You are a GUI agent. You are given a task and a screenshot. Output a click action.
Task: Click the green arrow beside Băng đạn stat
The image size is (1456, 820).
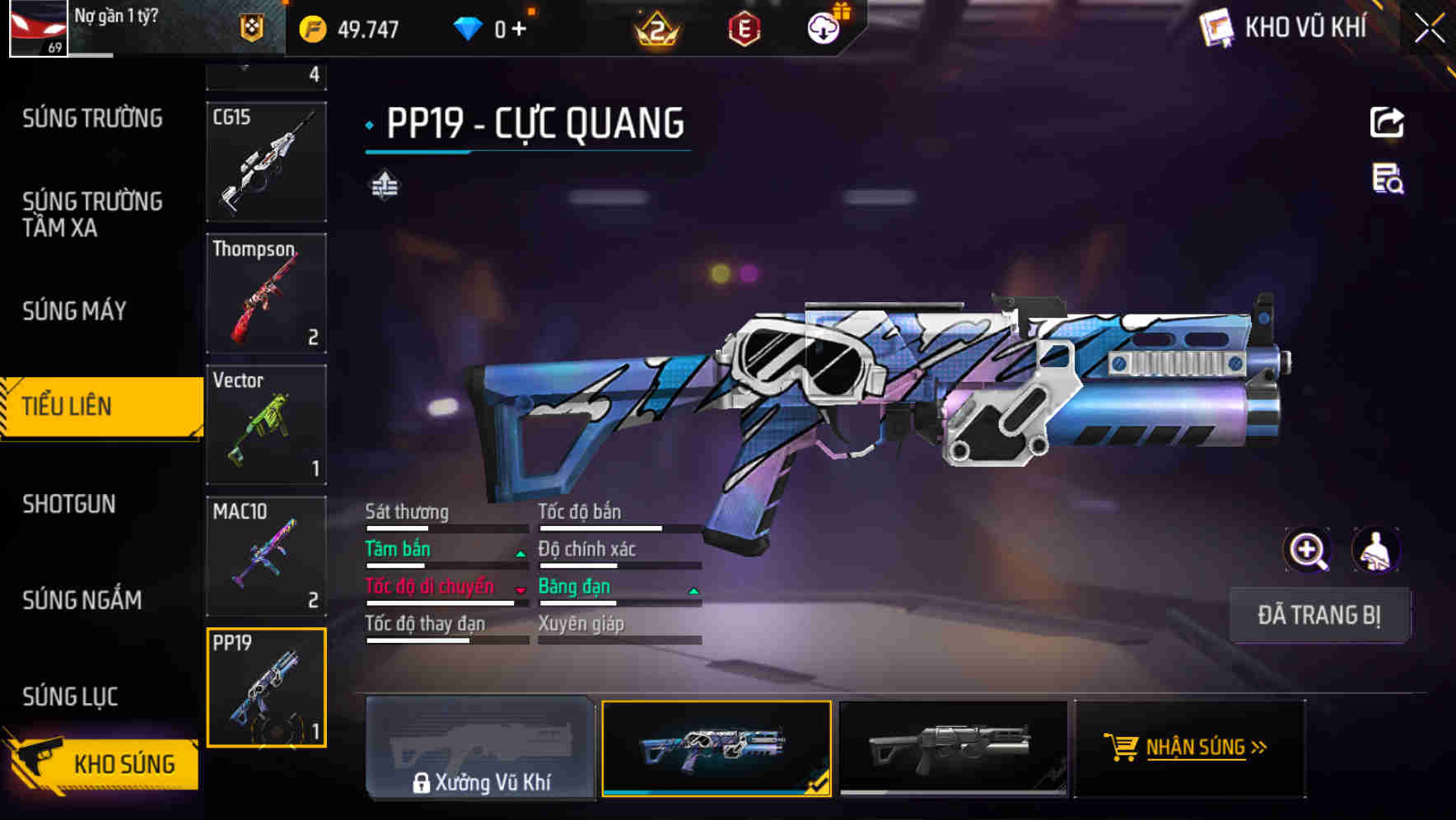(x=693, y=590)
